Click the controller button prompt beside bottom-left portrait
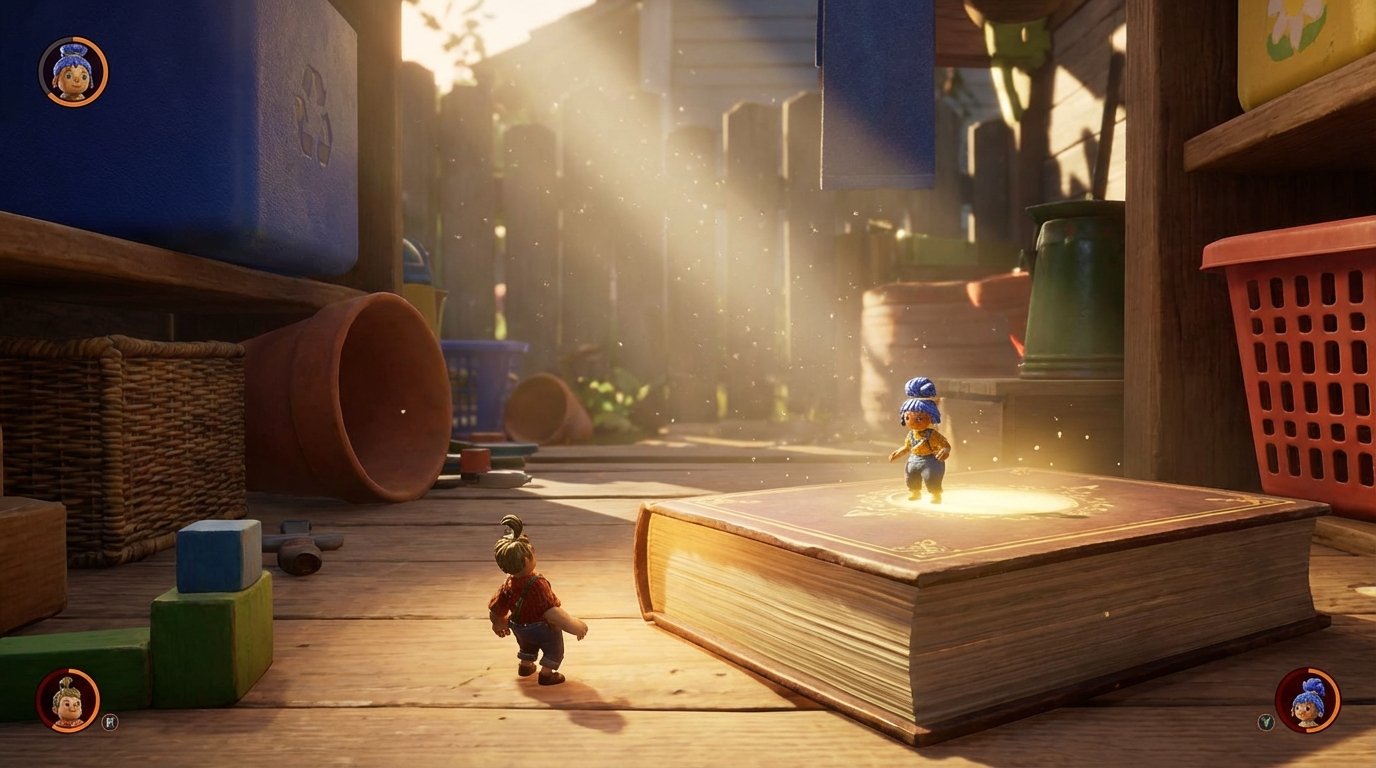Image resolution: width=1376 pixels, height=768 pixels. click(x=108, y=721)
